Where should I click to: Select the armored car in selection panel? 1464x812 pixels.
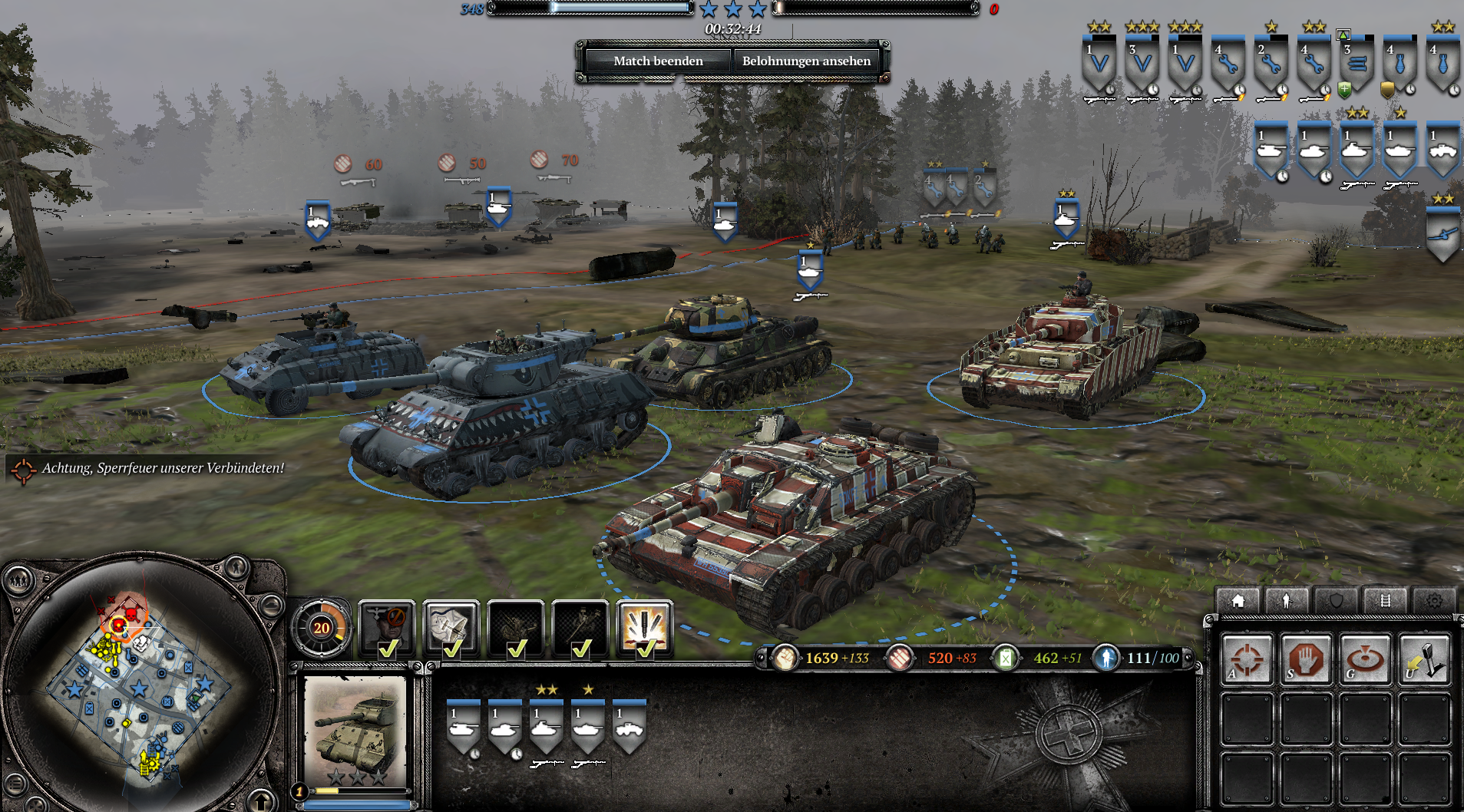[629, 728]
